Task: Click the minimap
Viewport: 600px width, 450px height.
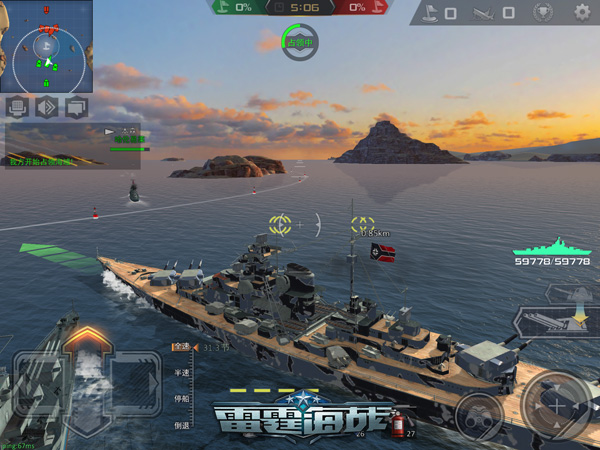Action: pyautogui.click(x=46, y=46)
